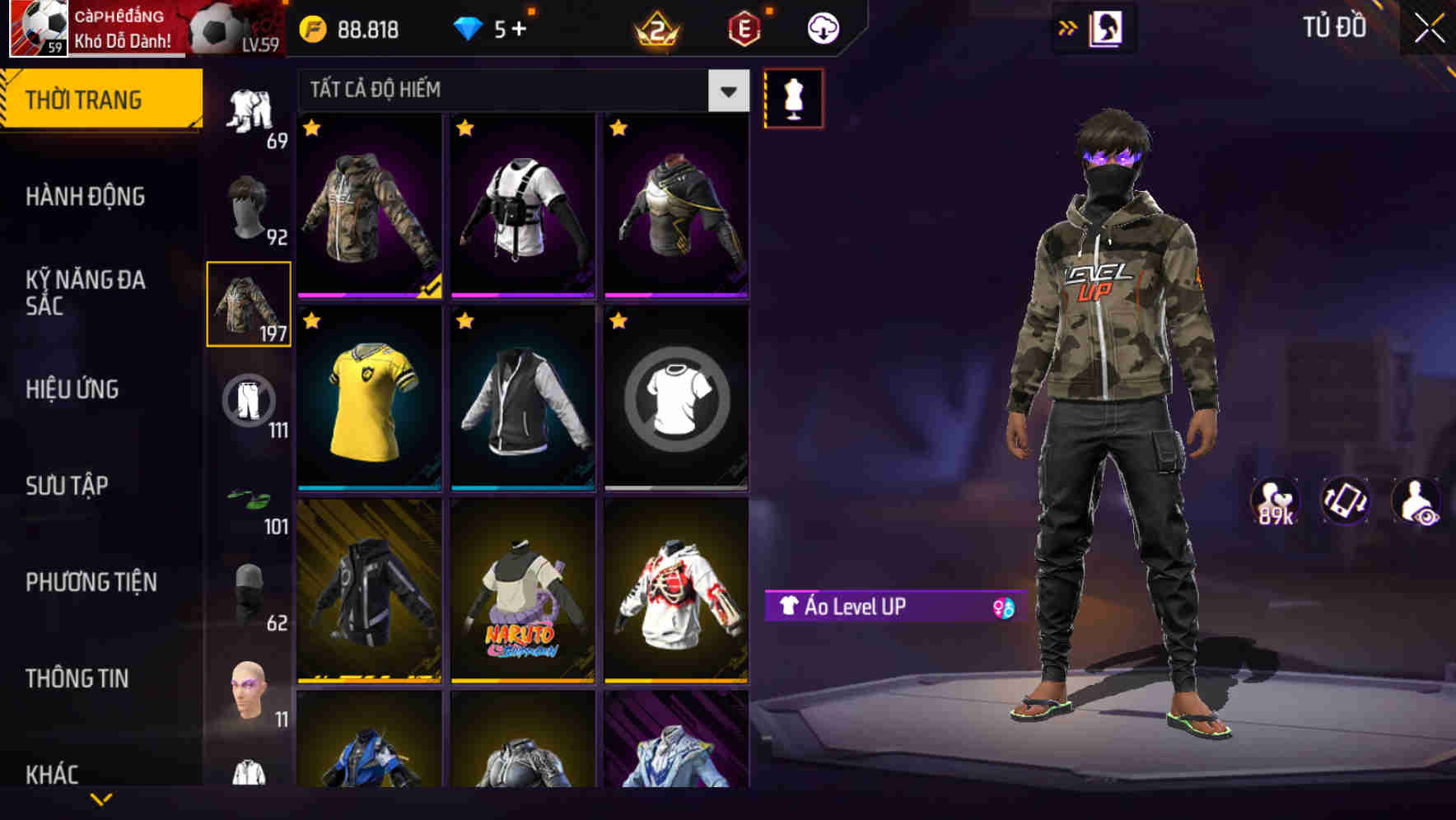Toggle the favorite star on the camo jacket

click(x=312, y=130)
